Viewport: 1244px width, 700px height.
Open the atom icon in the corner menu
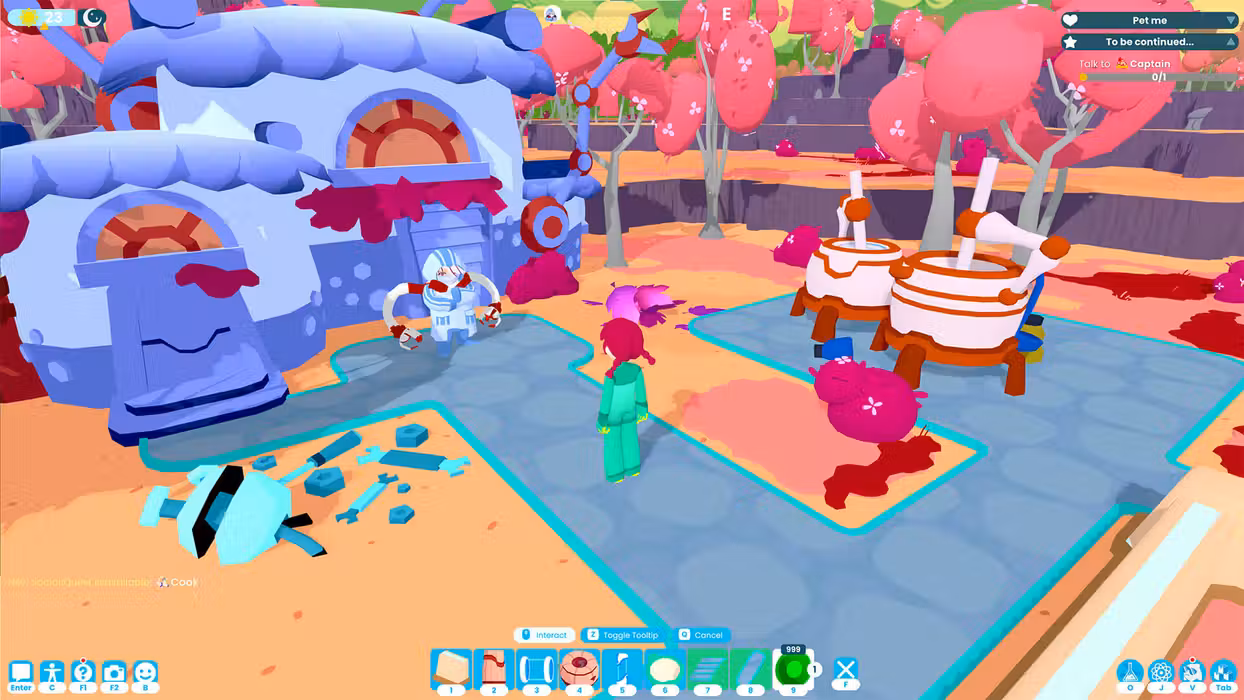pyautogui.click(x=1161, y=673)
